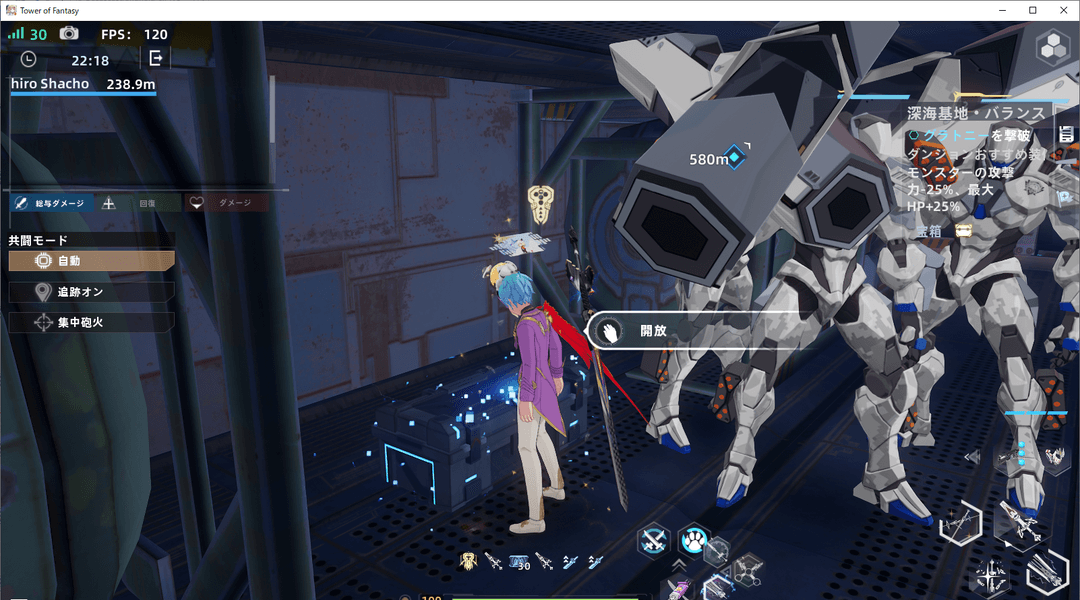Viewport: 1080px width, 600px height.
Task: Activate the paw print pet icon
Action: pos(693,541)
